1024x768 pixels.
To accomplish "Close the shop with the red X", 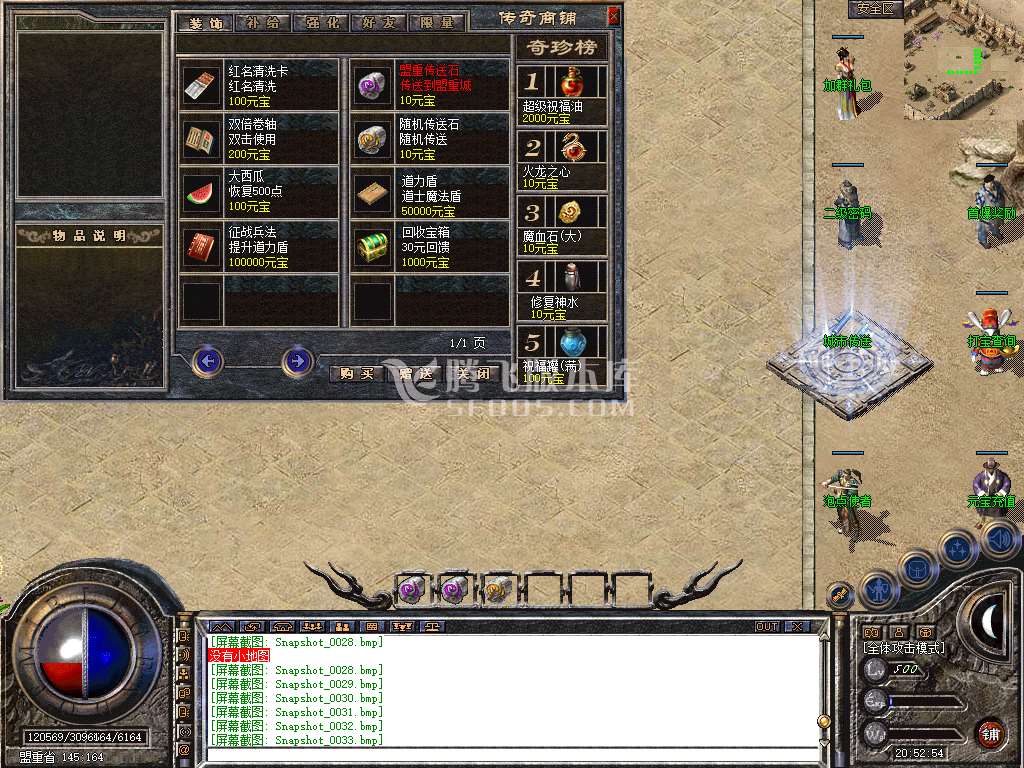I will tap(613, 16).
